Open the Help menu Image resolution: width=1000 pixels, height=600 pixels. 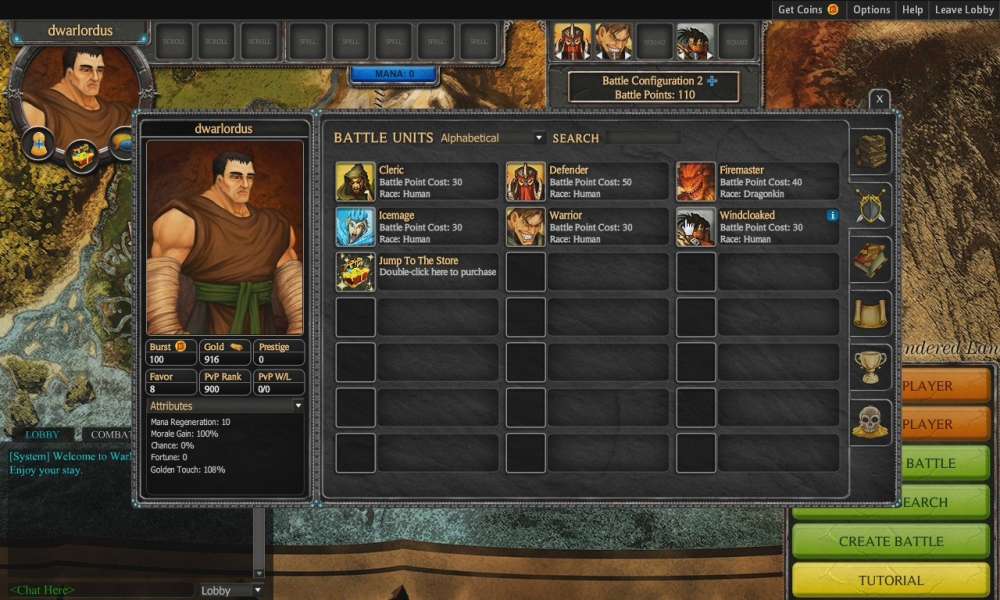tap(912, 10)
